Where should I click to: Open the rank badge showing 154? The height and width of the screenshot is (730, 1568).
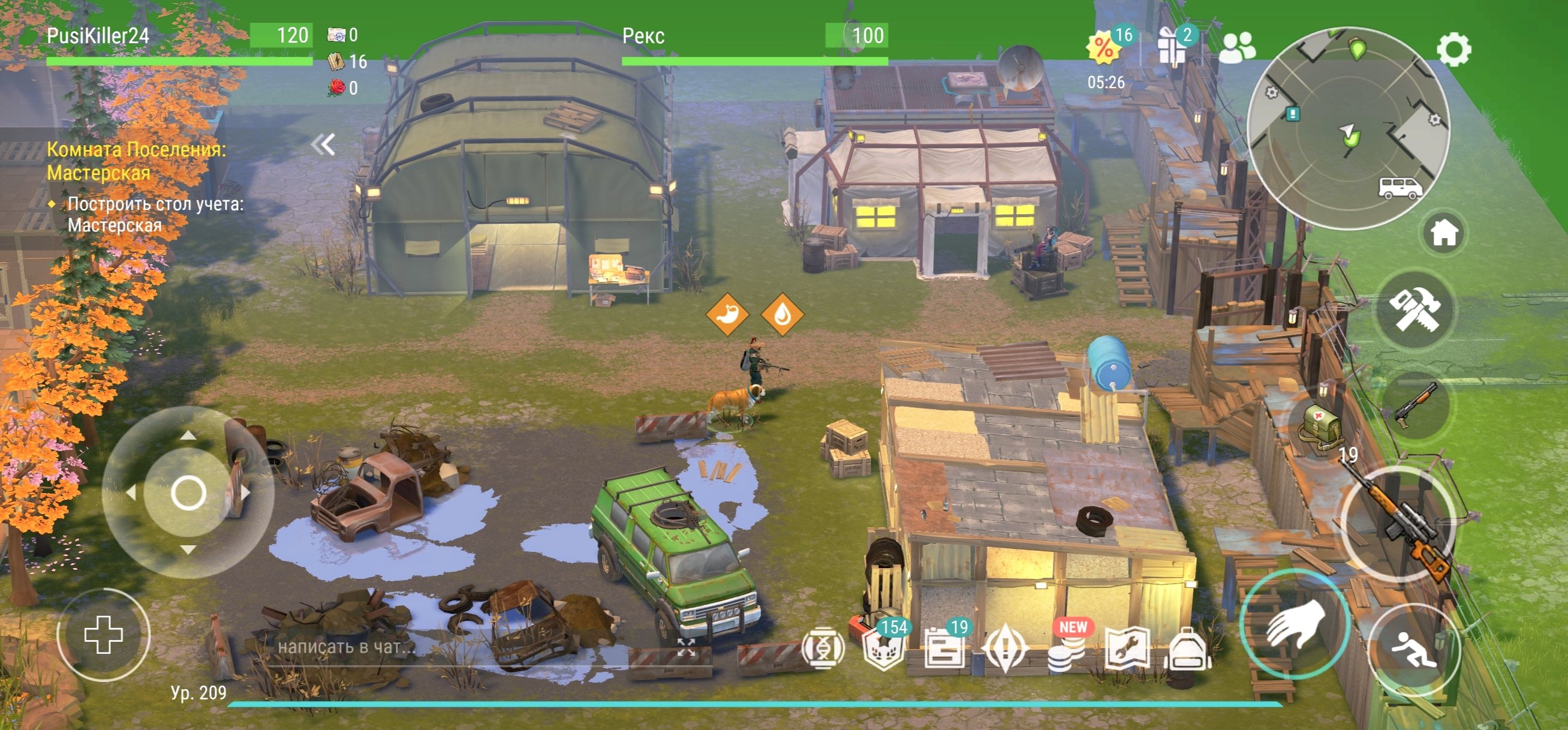click(x=884, y=648)
